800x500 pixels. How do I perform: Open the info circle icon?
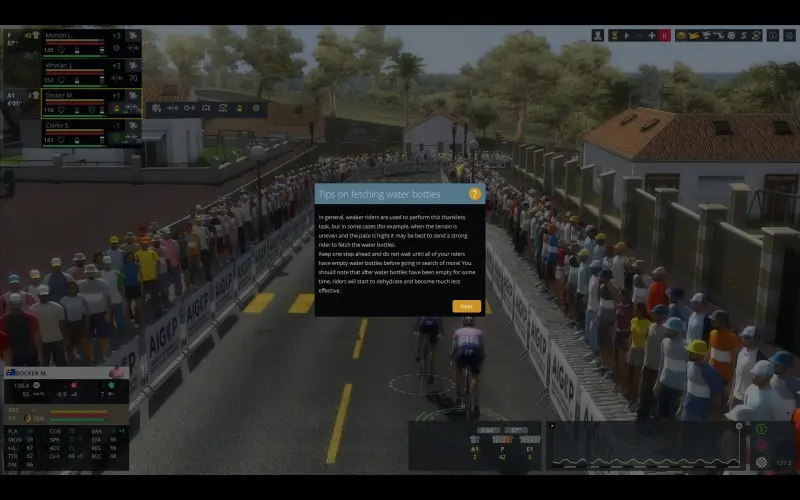point(773,35)
